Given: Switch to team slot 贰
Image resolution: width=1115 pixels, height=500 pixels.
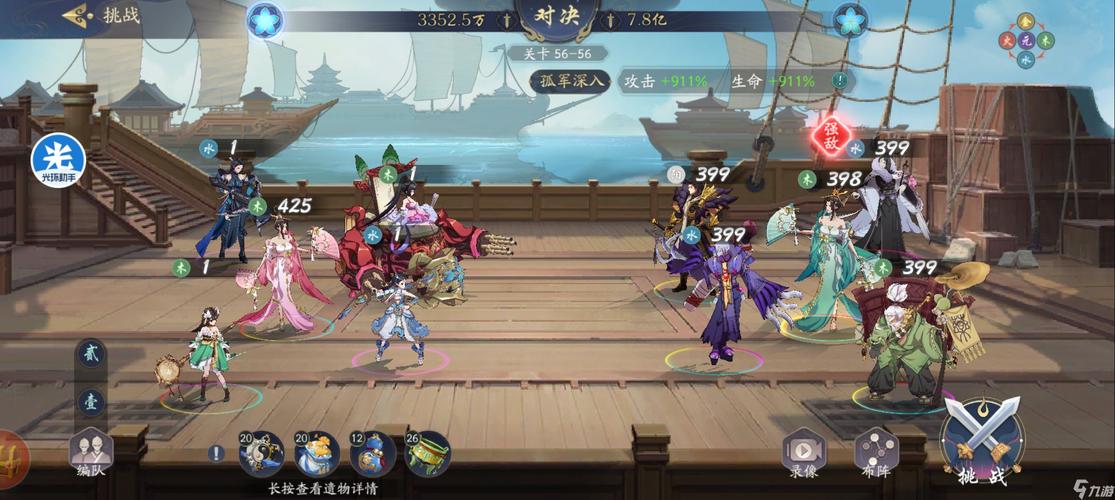Looking at the screenshot, I should pos(89,357).
